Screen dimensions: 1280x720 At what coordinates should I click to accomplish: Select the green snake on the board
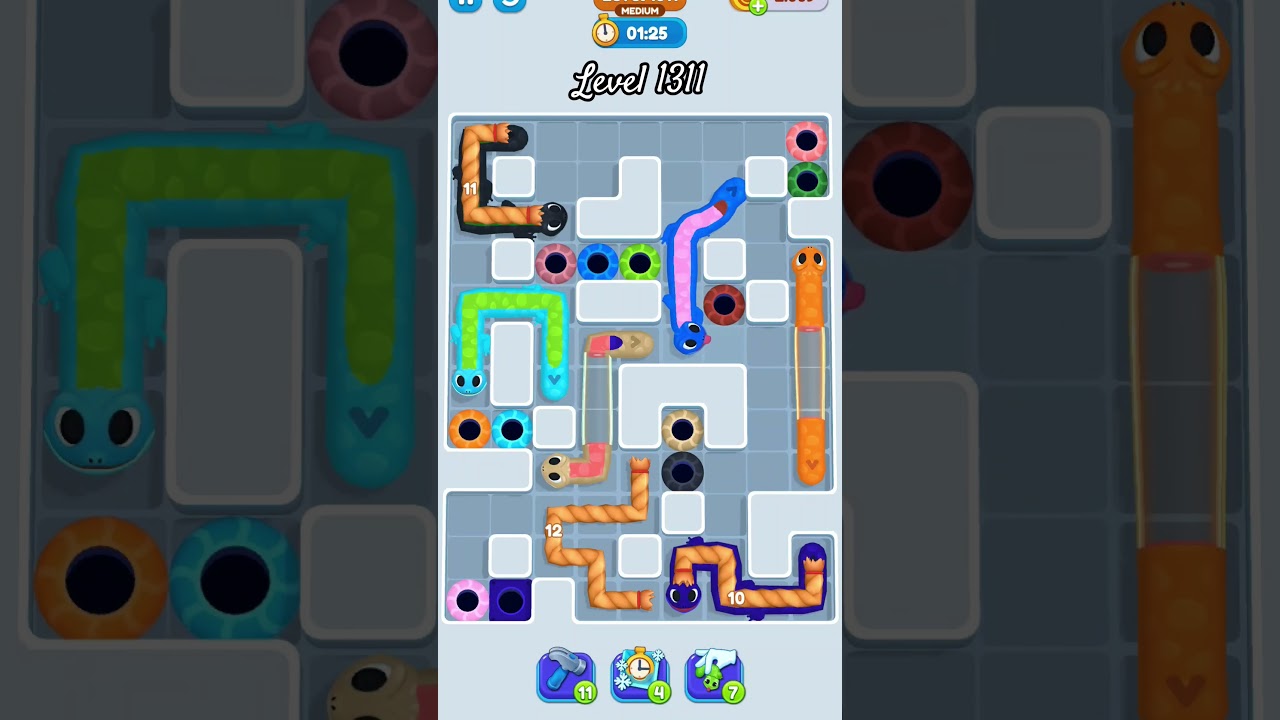coord(512,300)
